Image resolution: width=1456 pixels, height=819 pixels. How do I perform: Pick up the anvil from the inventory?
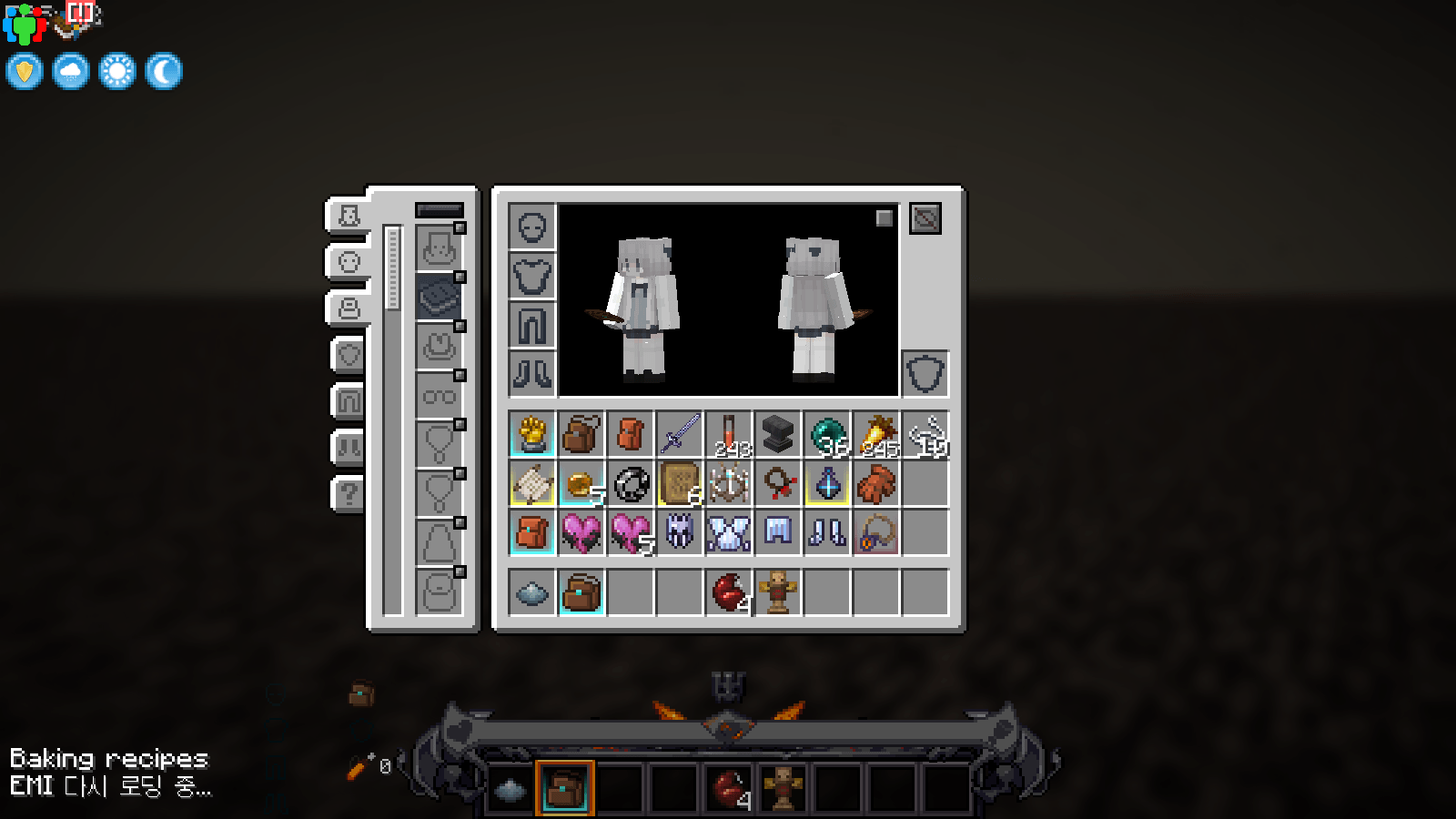click(x=778, y=435)
